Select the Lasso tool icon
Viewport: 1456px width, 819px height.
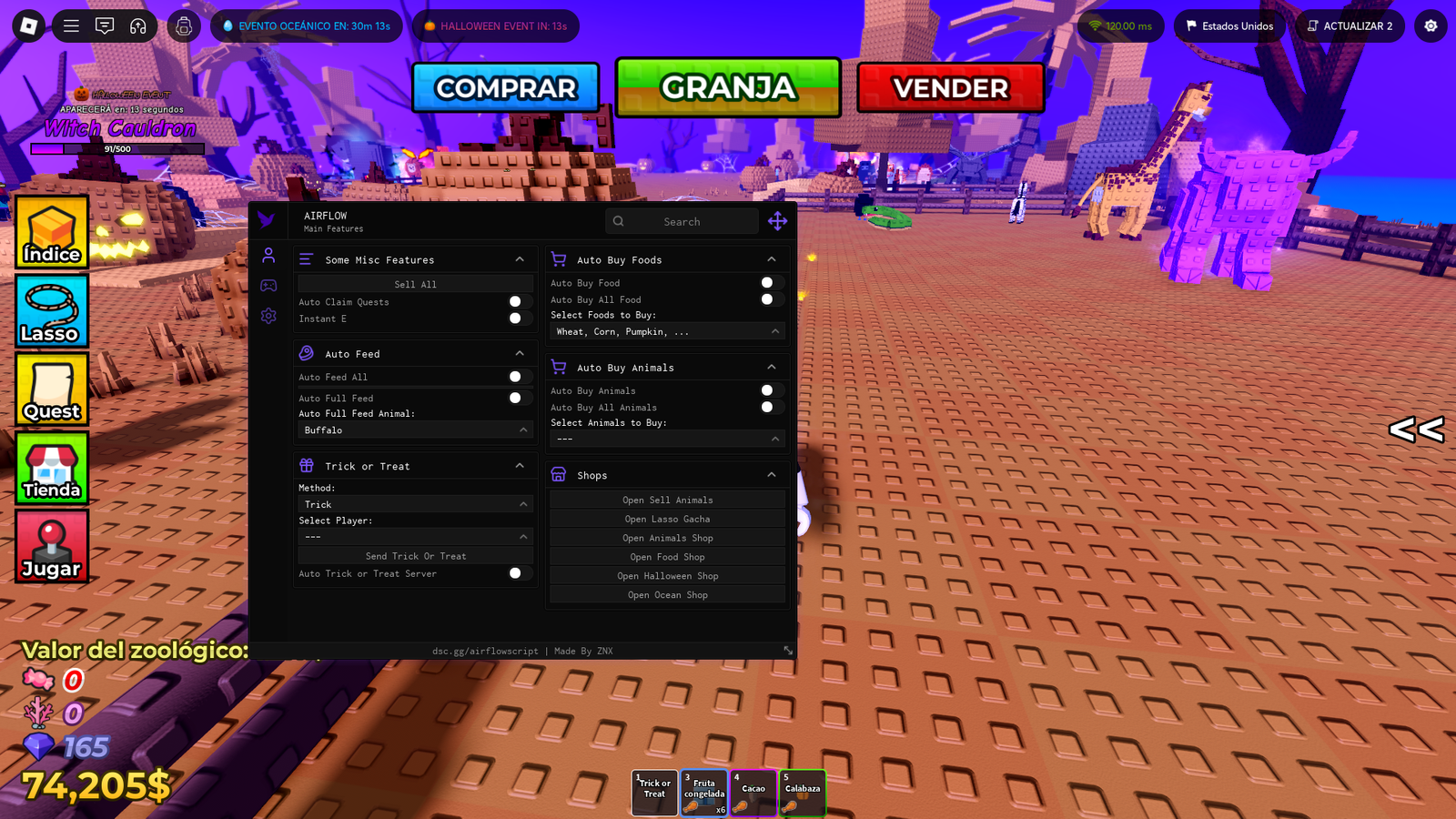(51, 310)
